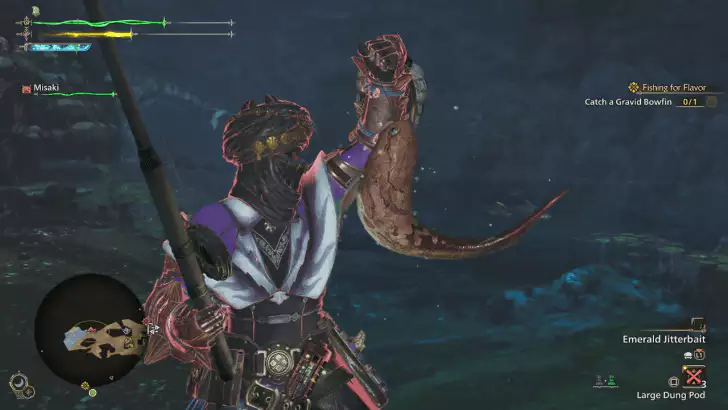
Task: Click the Catch a Gravid Bowfin objective
Action: 641,101
